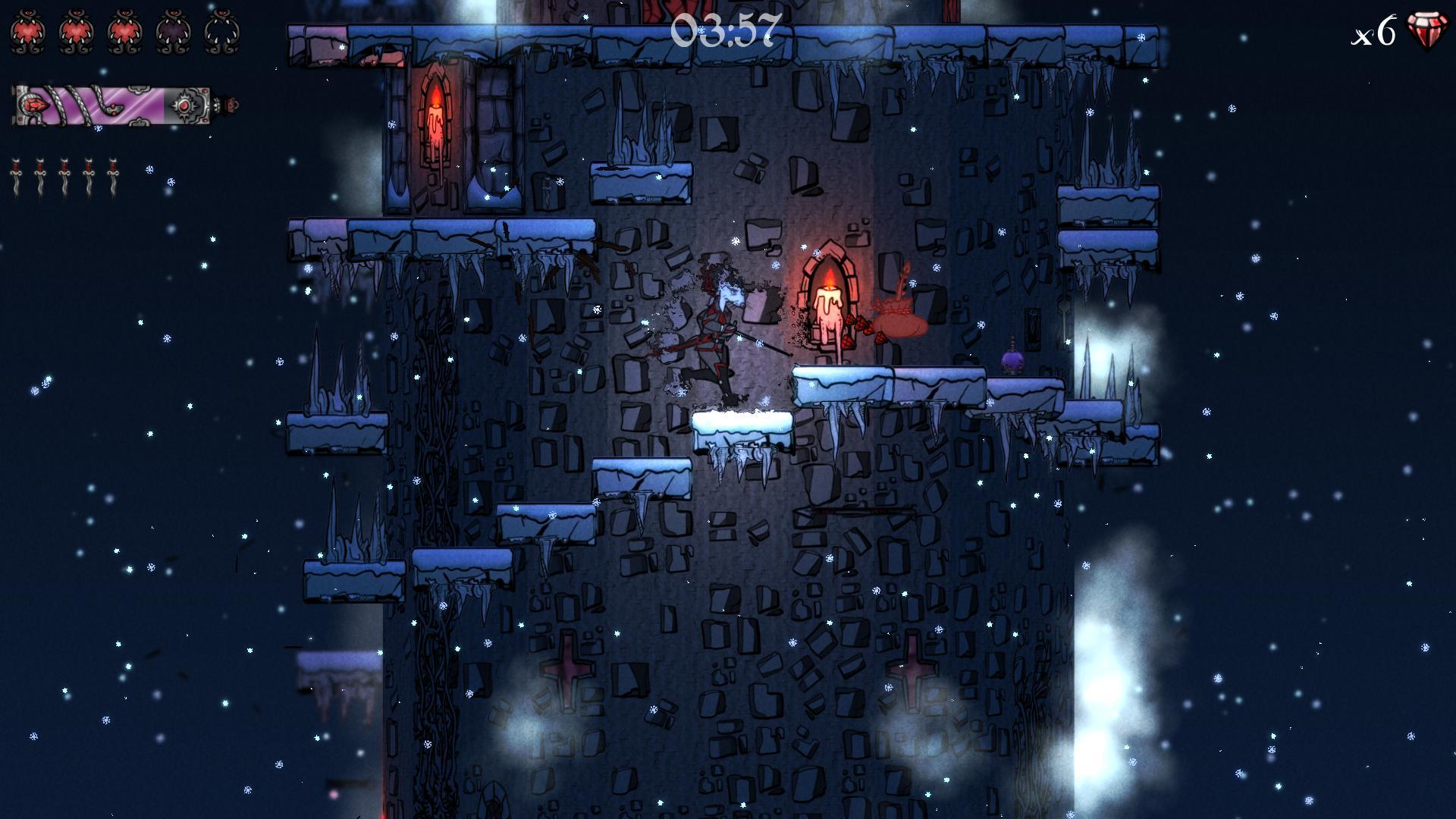
Task: Click the first full heart icon
Action: (x=27, y=31)
